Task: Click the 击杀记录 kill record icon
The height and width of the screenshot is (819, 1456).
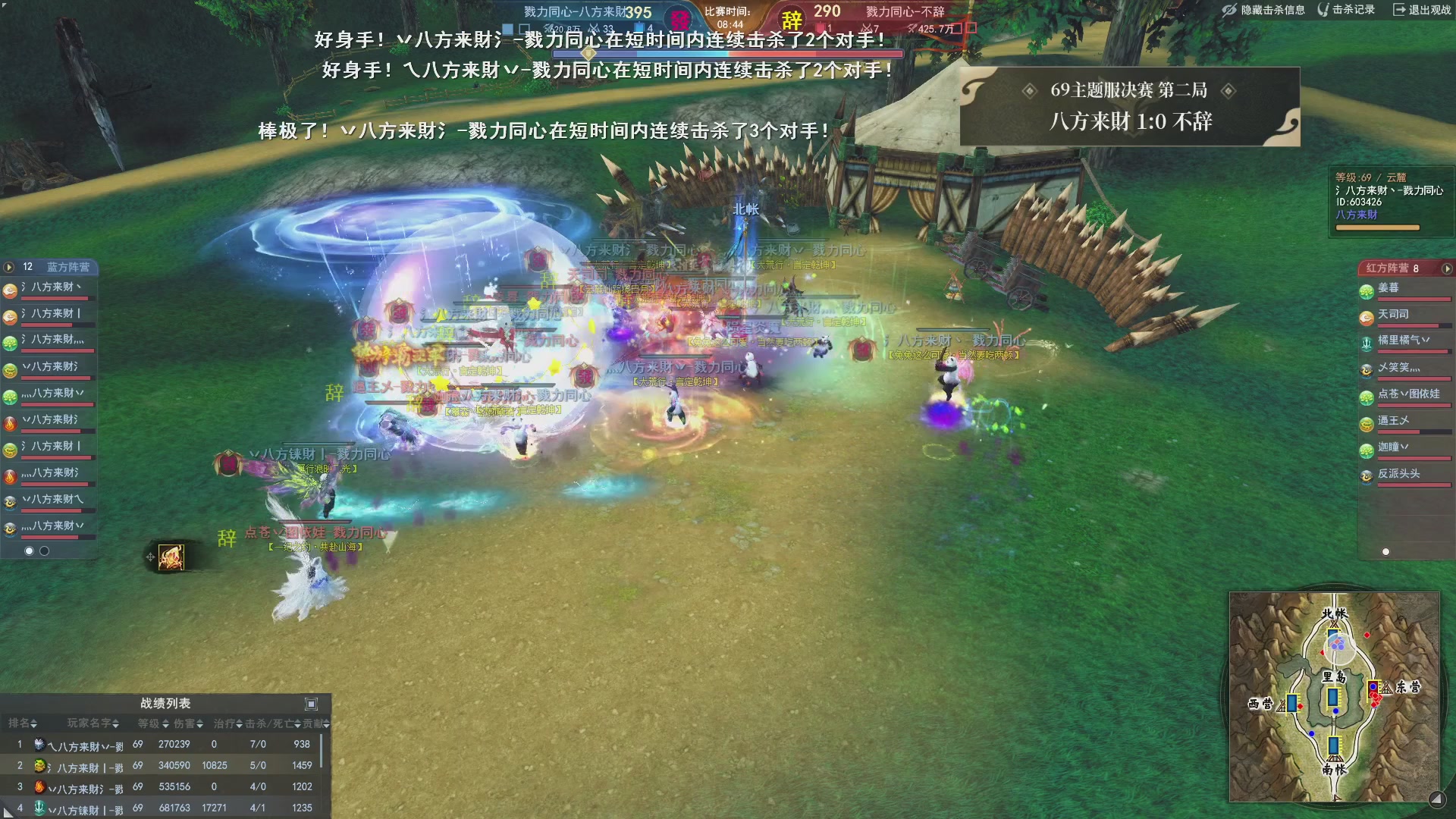Action: pos(1324,11)
